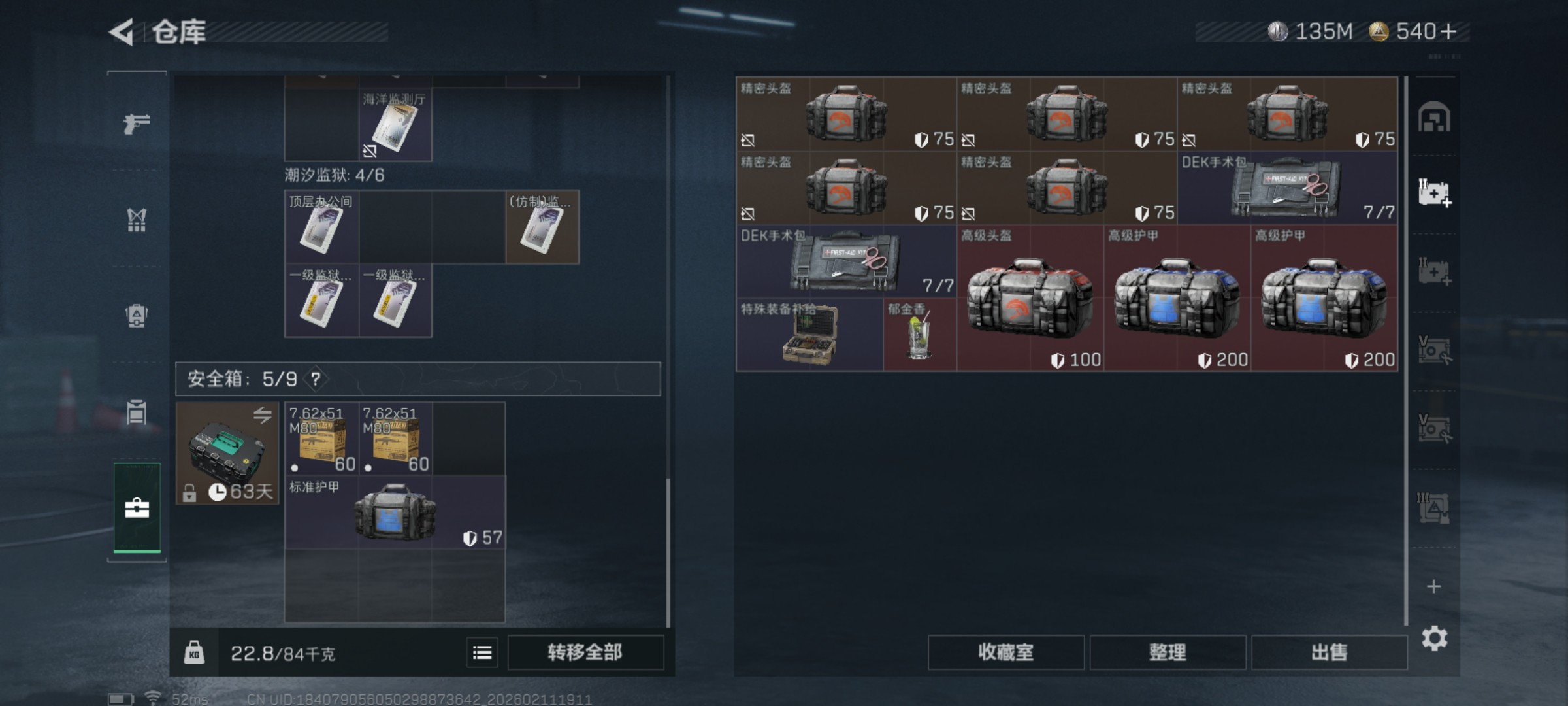The image size is (1568, 706).
Task: Add a new storage tab with plus icon
Action: point(1433,586)
